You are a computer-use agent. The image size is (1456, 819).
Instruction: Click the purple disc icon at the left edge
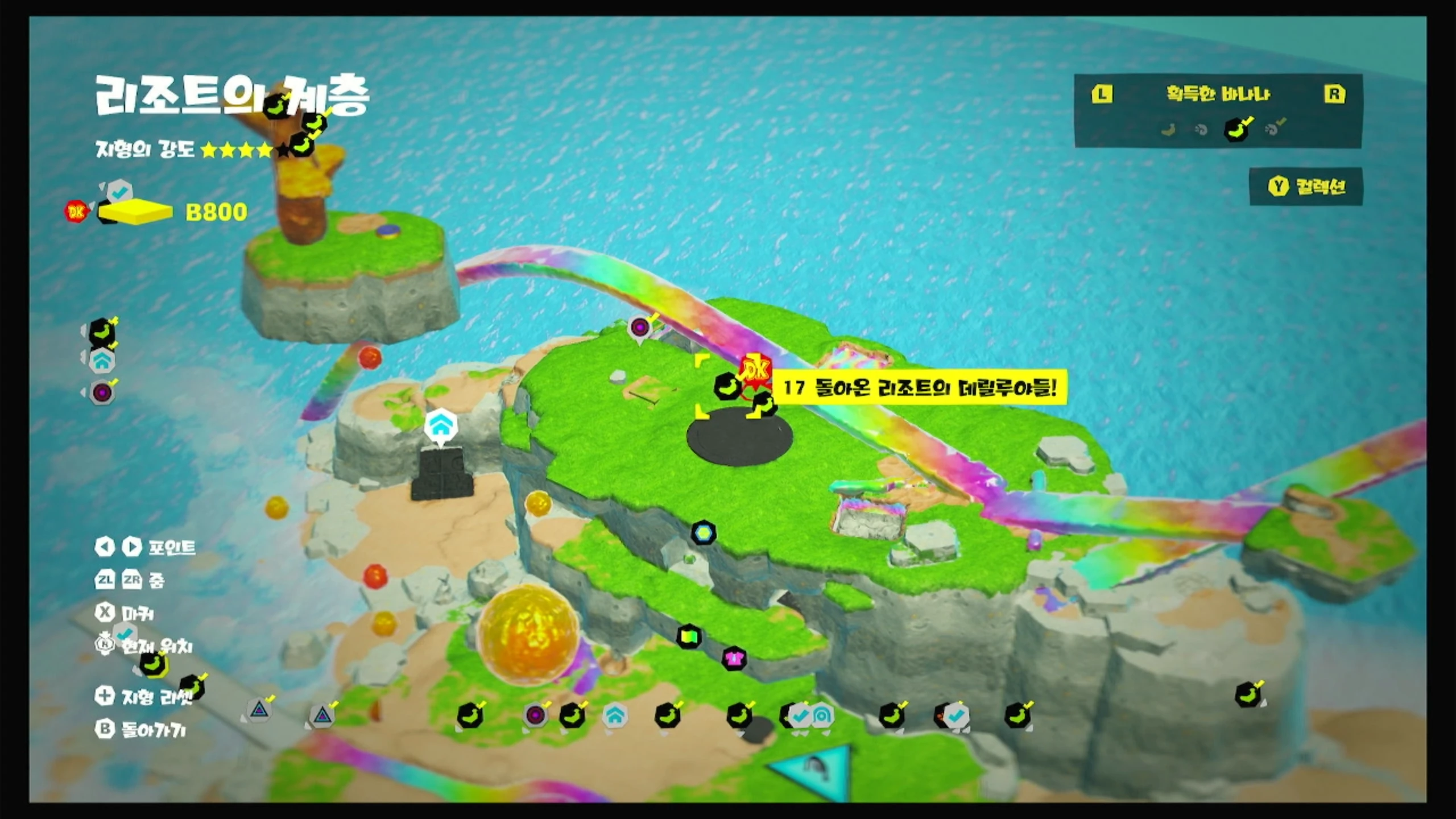point(102,392)
